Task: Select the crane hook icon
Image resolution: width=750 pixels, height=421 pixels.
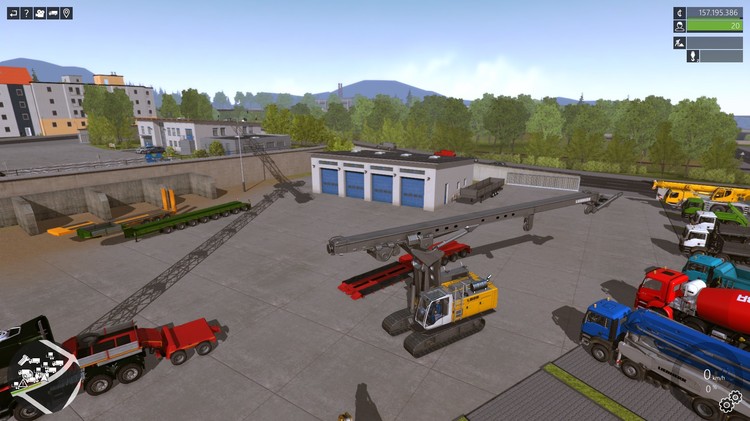Action: pos(692,56)
